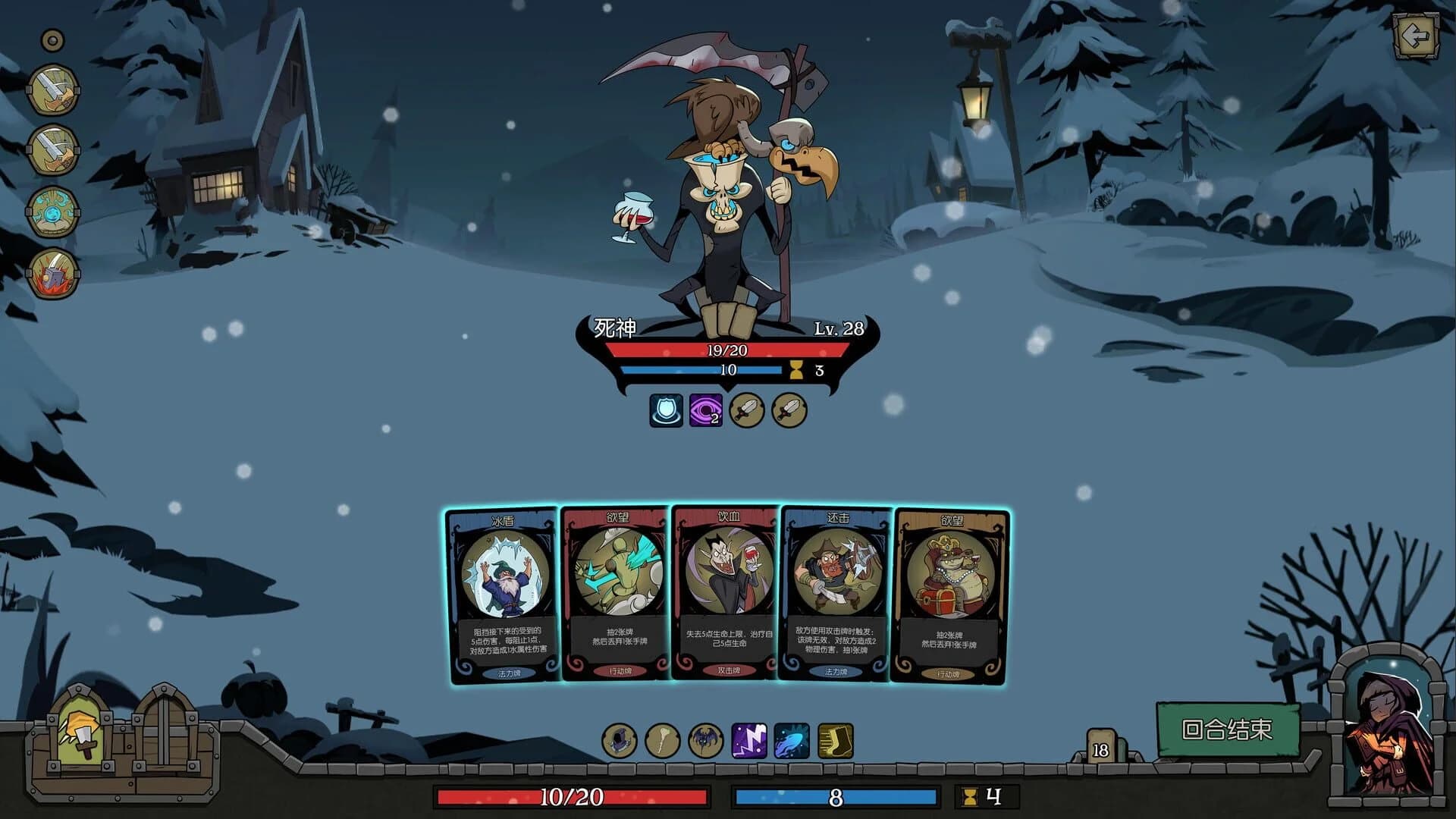The height and width of the screenshot is (819, 1456).
Task: Toggle the enemy's shield buff icon
Action: coord(667,409)
